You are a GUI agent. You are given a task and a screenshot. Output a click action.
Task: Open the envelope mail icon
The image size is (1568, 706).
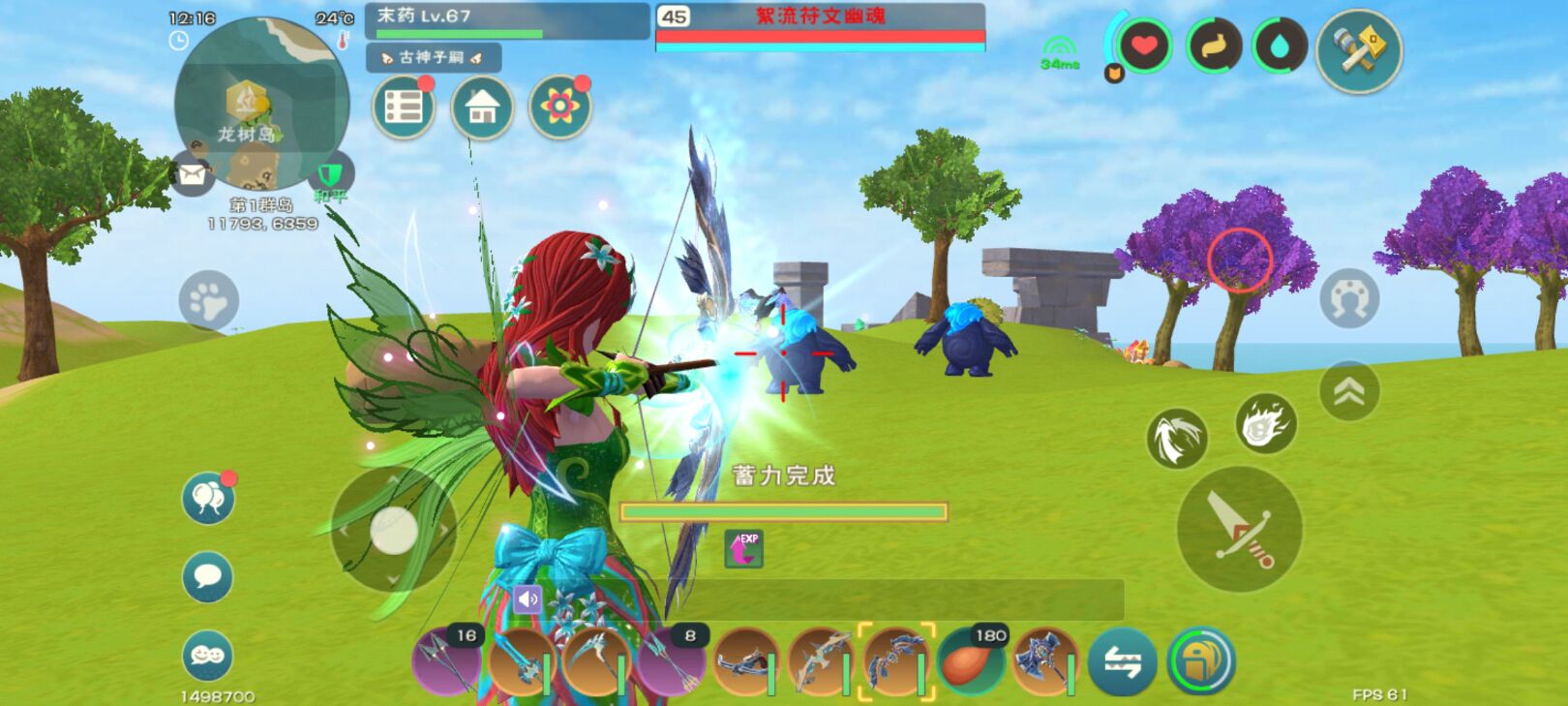tap(193, 175)
